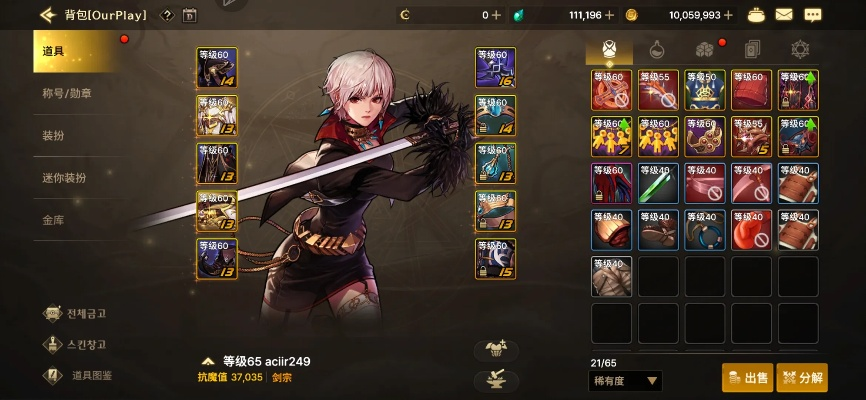Screen dimensions: 866x400
Task: Open the 称号/勋章 section
Action: tap(68, 93)
